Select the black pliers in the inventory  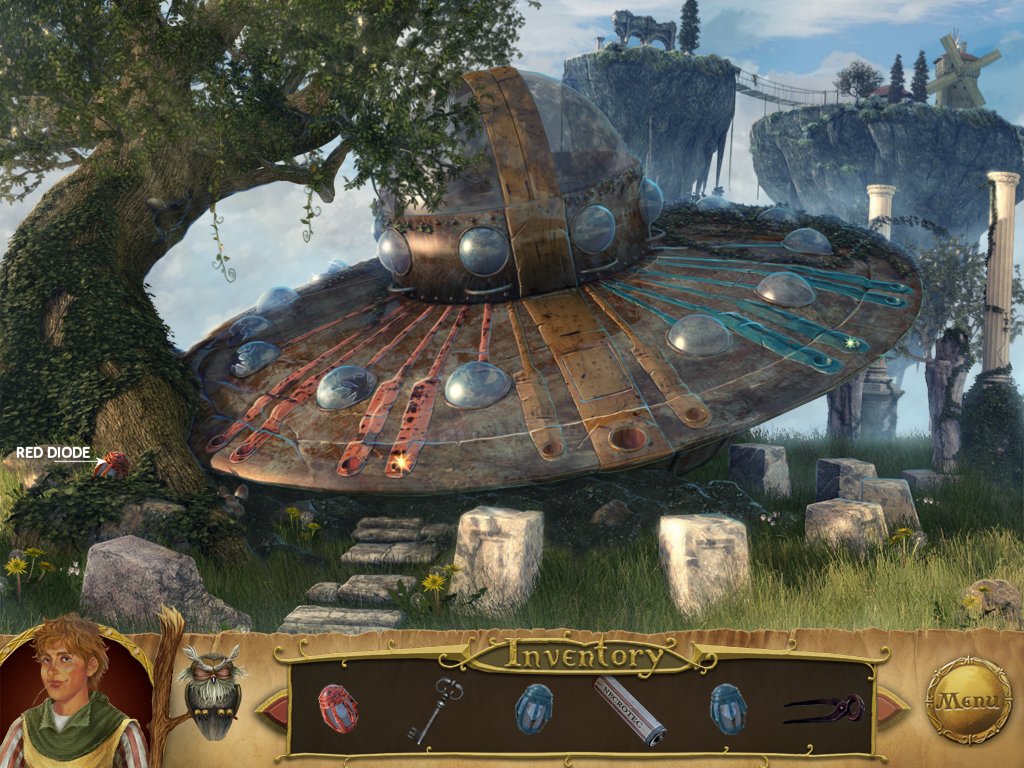tap(824, 710)
